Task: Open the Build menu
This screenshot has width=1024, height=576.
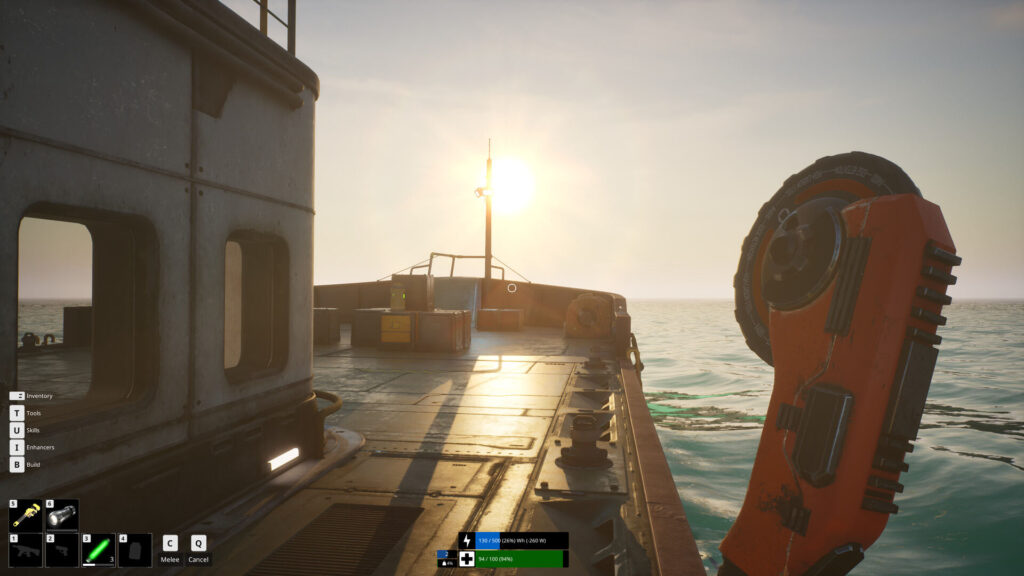Action: 17,464
